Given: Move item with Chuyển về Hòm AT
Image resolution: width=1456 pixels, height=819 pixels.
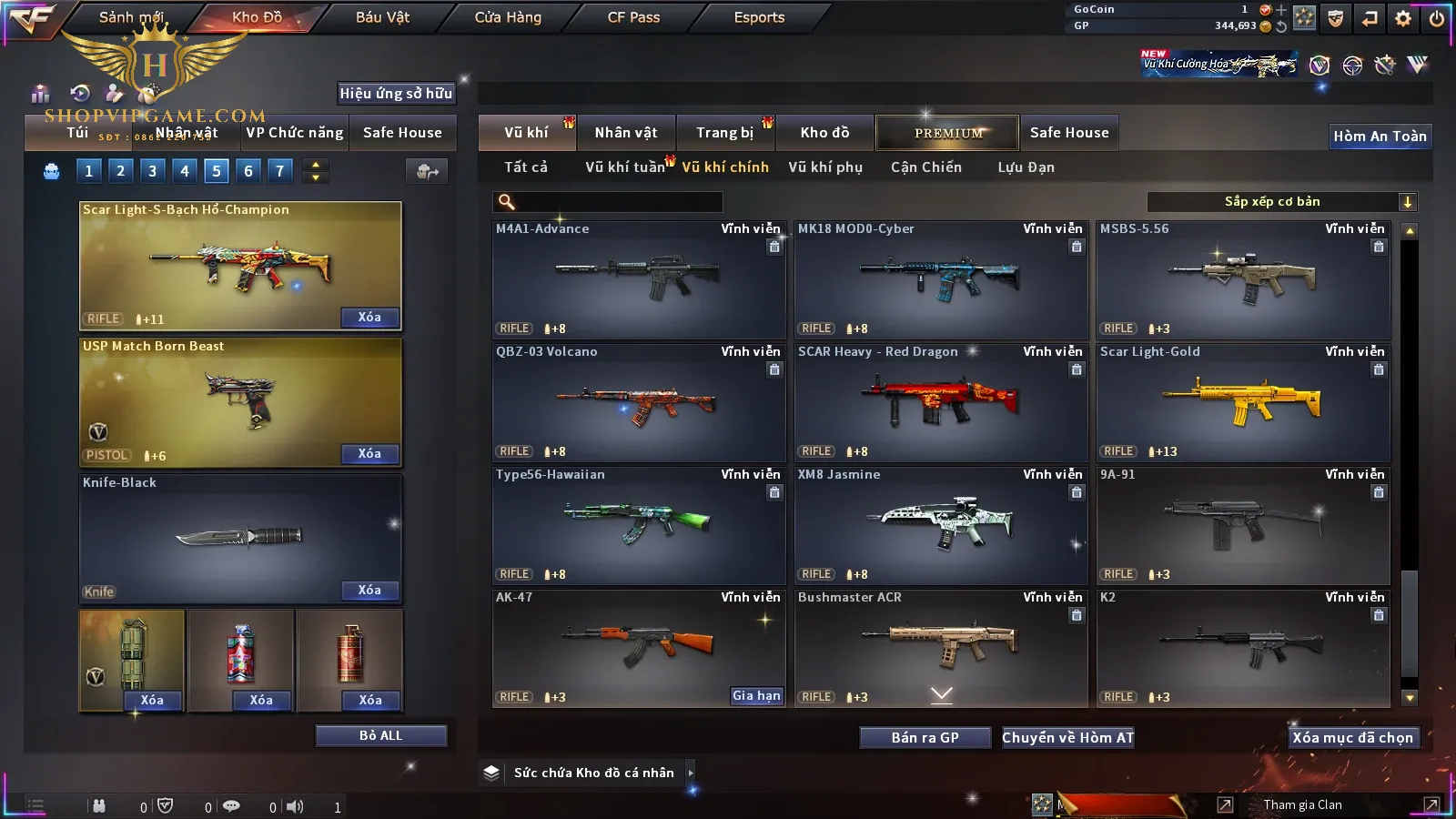Looking at the screenshot, I should pyautogui.click(x=1068, y=738).
